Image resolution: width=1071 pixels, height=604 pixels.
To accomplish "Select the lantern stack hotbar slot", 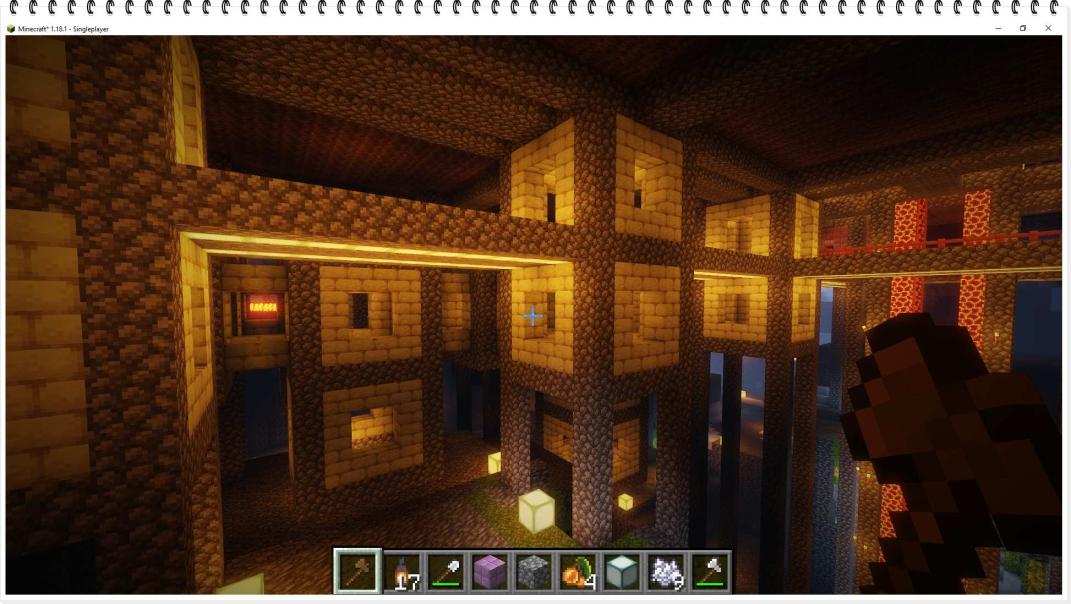I will (x=402, y=571).
